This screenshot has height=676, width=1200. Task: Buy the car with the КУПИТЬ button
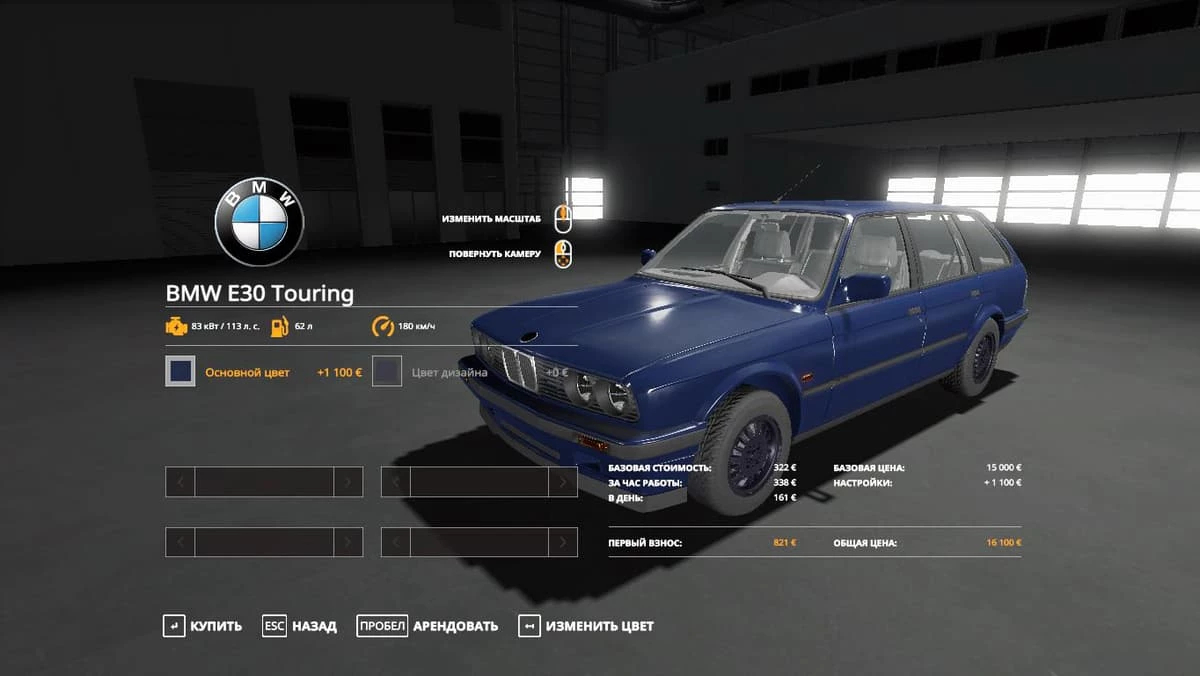click(x=203, y=626)
